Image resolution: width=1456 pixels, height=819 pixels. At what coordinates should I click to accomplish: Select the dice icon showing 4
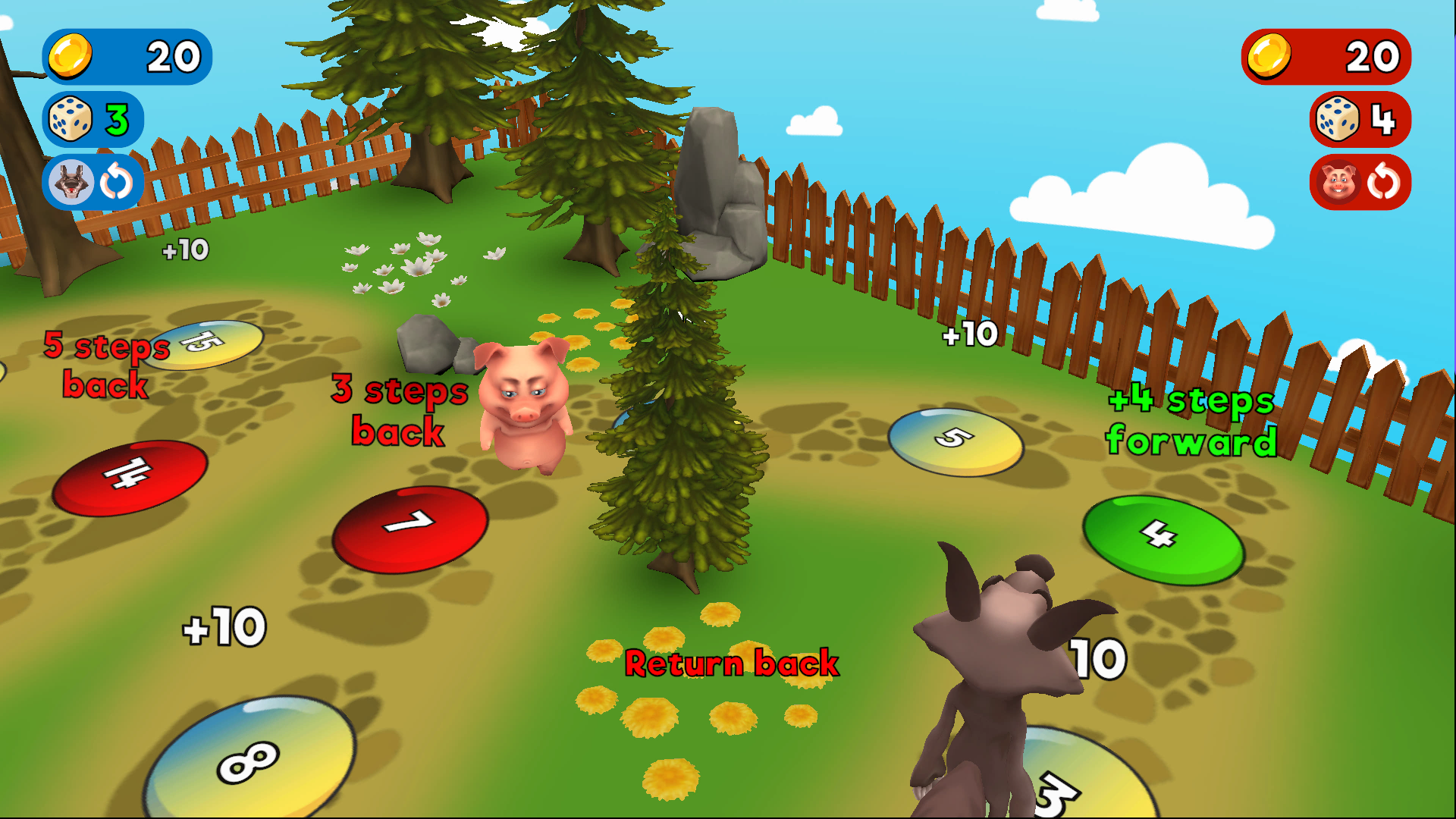tap(1338, 120)
